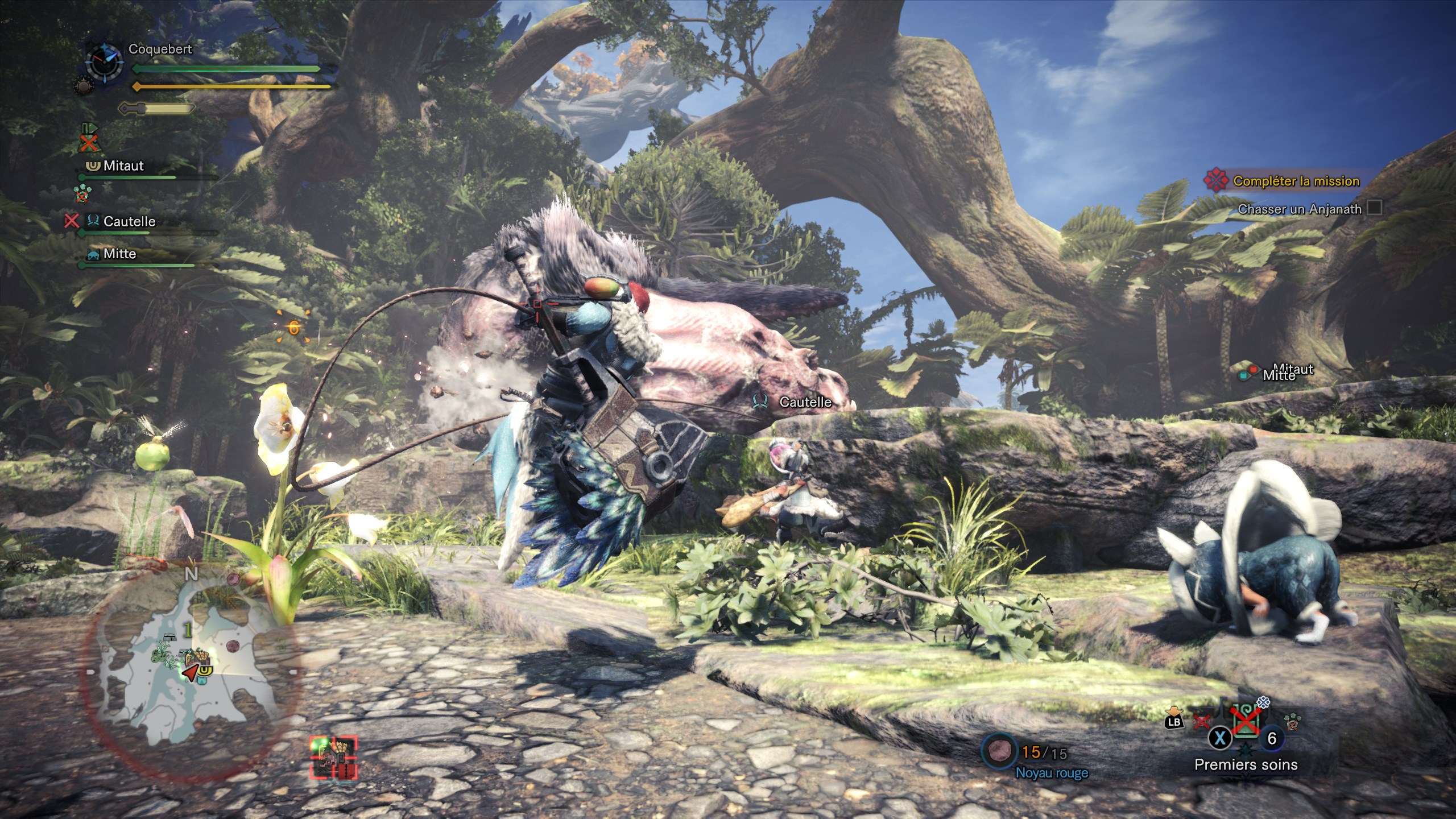Choose the Noyau rouge slinger ammo icon
Screen dimensions: 1456x819
point(999,751)
